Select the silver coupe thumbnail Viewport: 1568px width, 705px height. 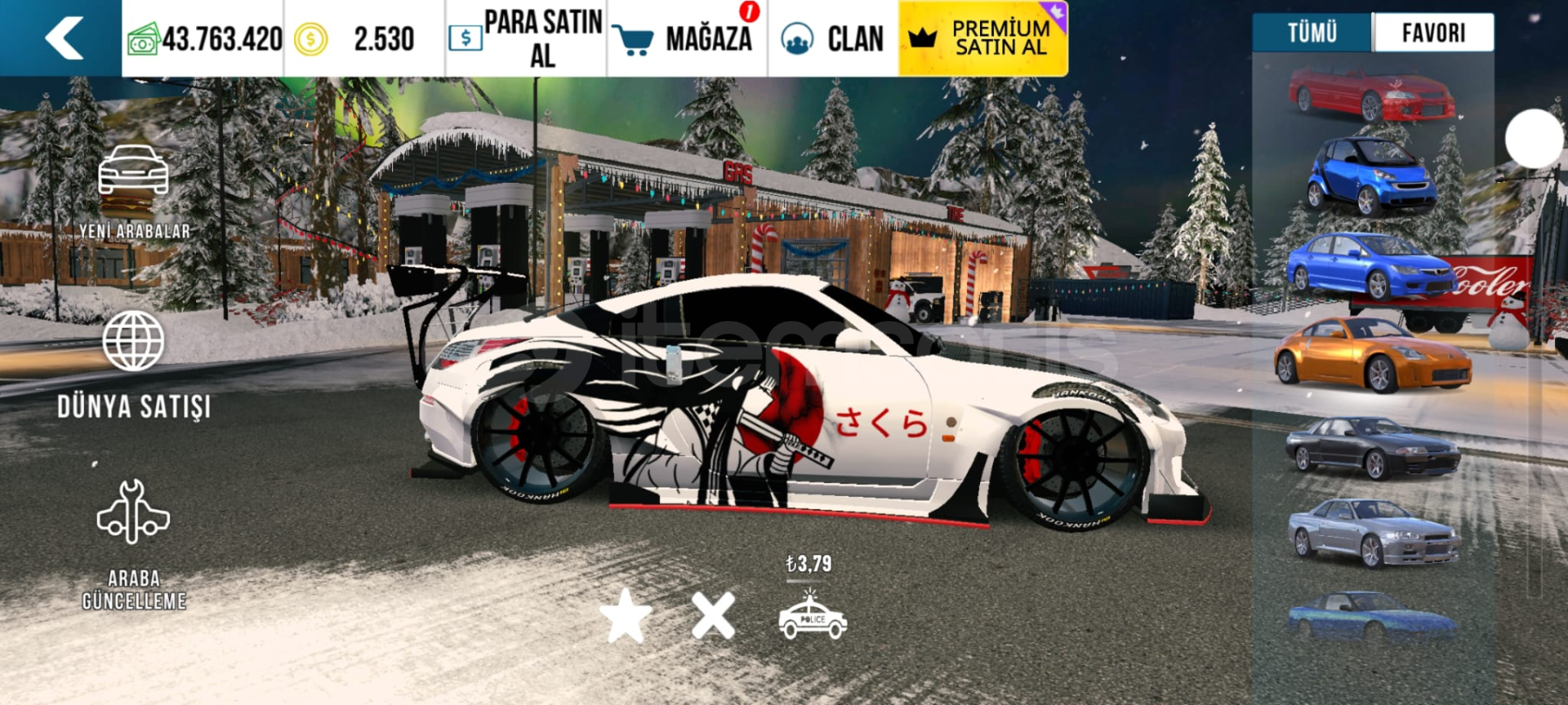pos(1373,533)
